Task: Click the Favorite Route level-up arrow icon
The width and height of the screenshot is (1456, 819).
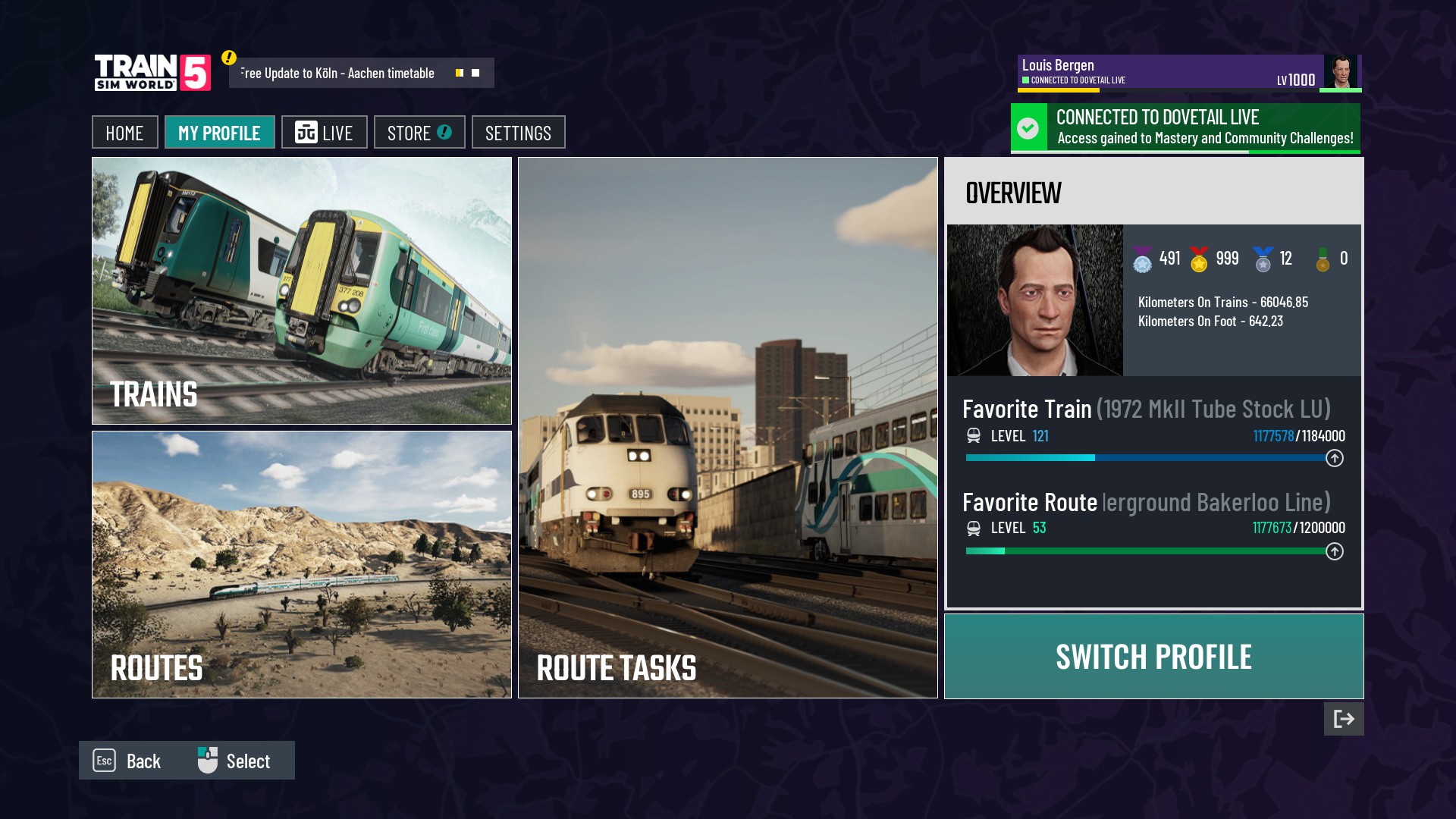Action: pyautogui.click(x=1334, y=551)
